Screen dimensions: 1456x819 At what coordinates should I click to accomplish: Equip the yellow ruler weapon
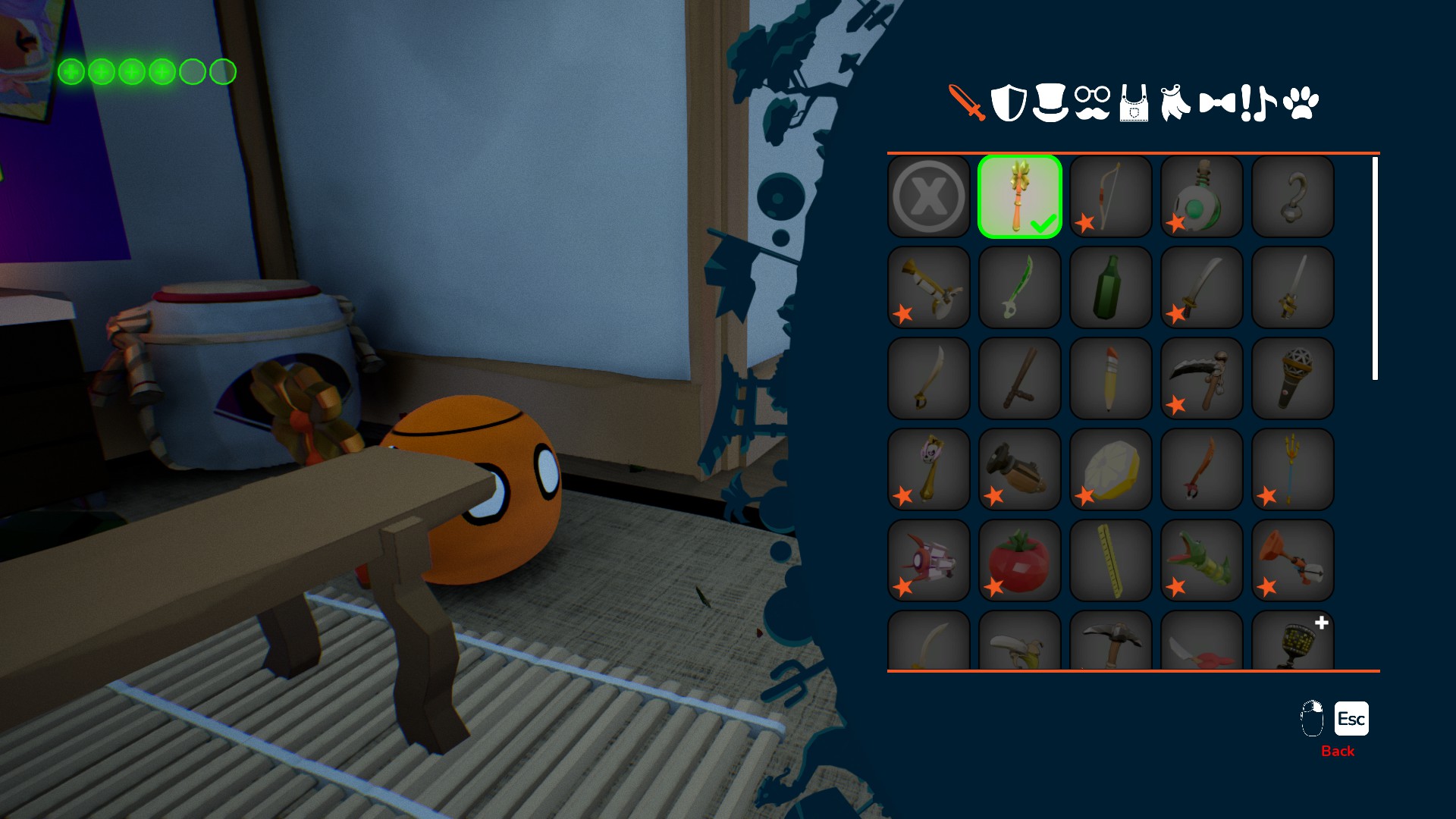[x=1111, y=560]
